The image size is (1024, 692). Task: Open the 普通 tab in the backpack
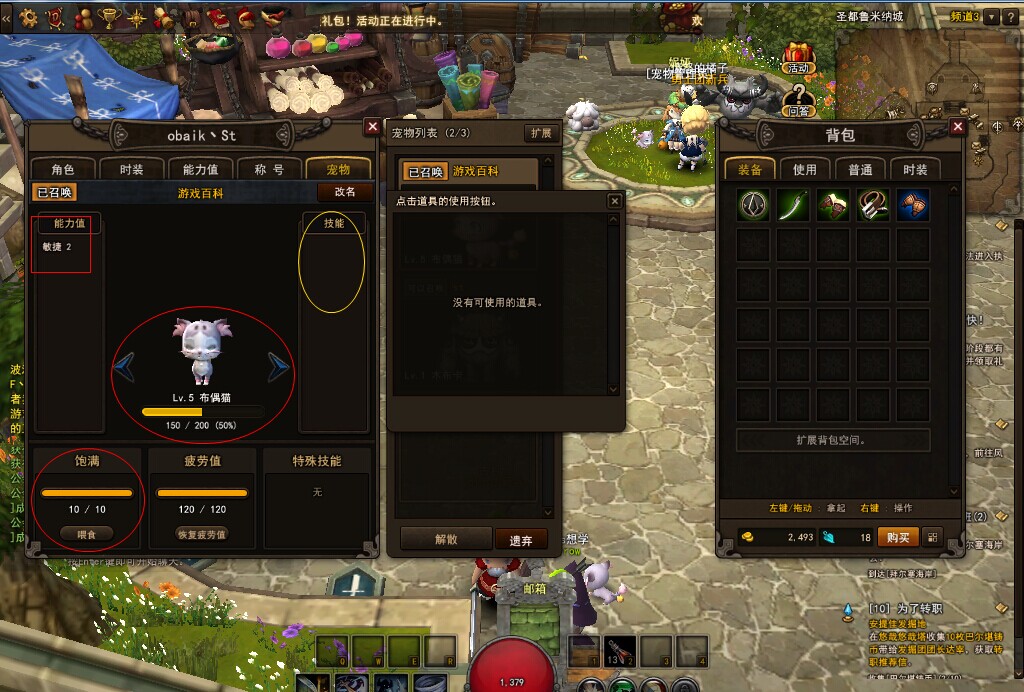[x=860, y=170]
